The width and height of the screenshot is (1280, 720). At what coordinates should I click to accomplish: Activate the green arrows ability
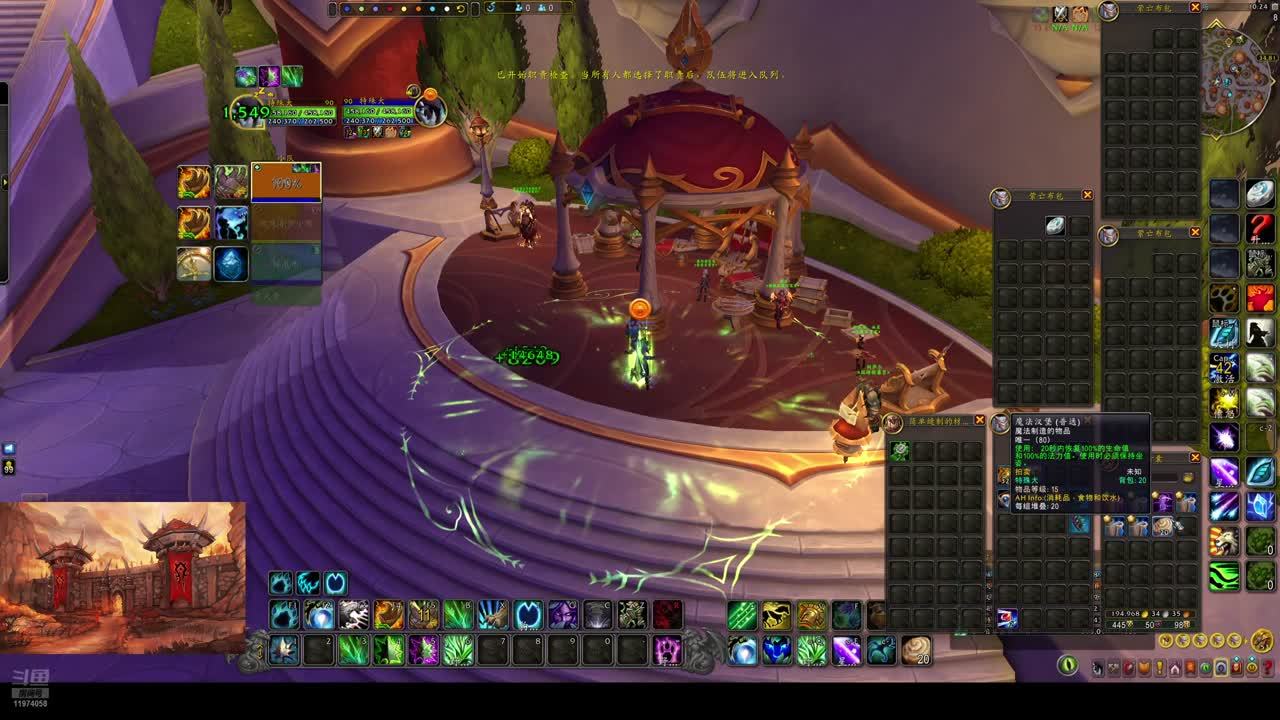tap(742, 615)
